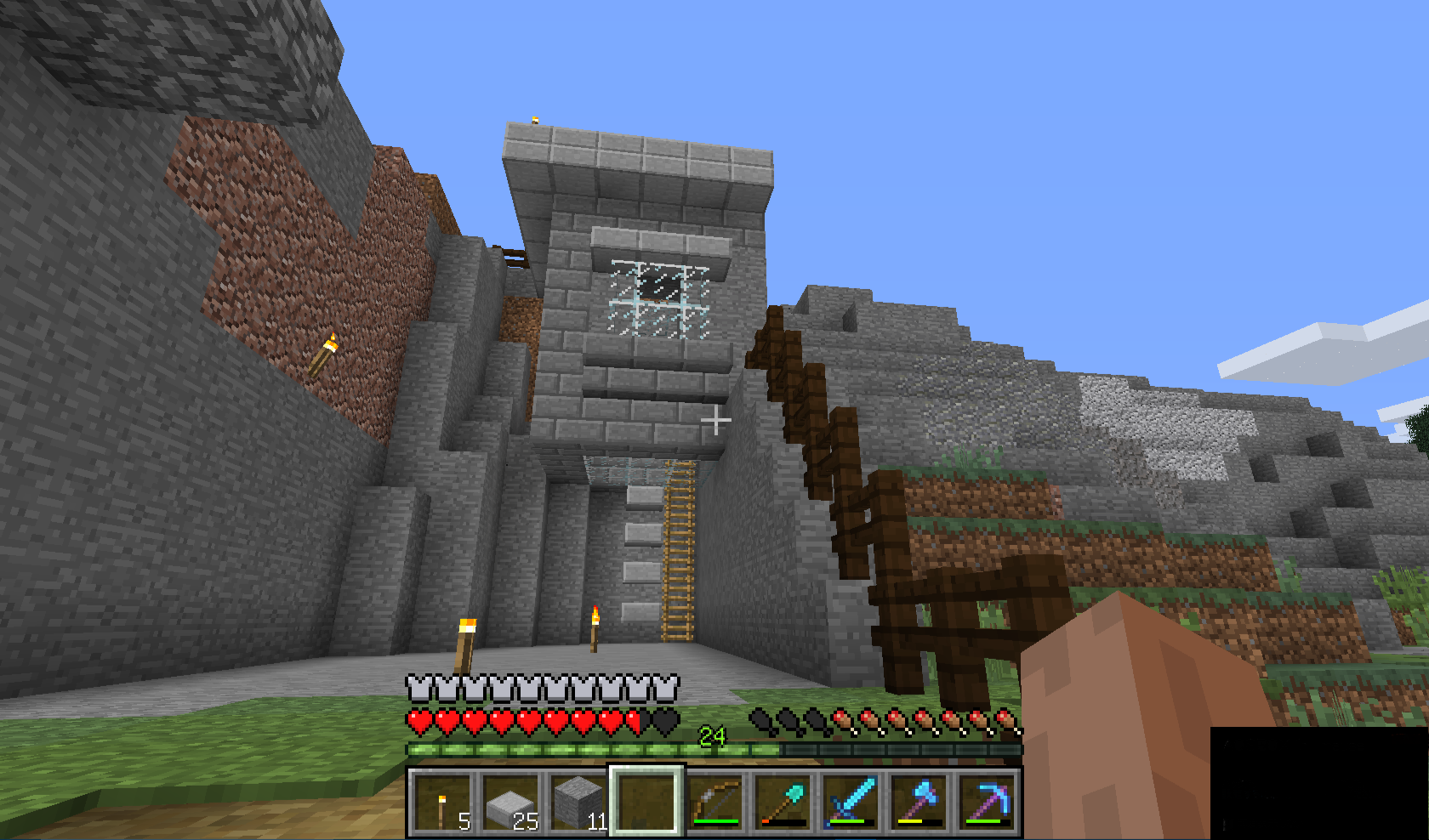Select the enchanted diamond pickaxe

click(x=987, y=803)
